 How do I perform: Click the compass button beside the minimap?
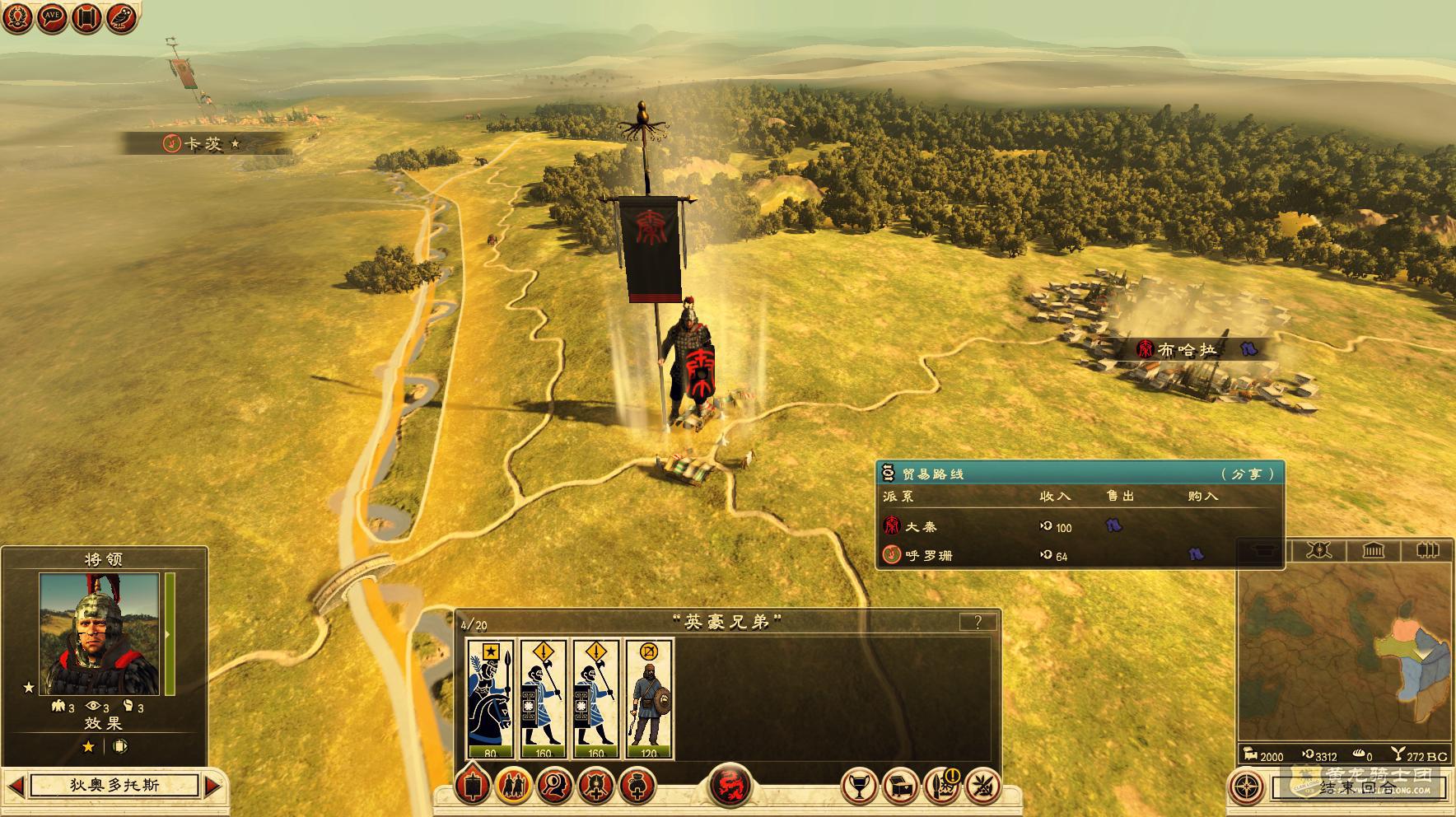[1247, 786]
